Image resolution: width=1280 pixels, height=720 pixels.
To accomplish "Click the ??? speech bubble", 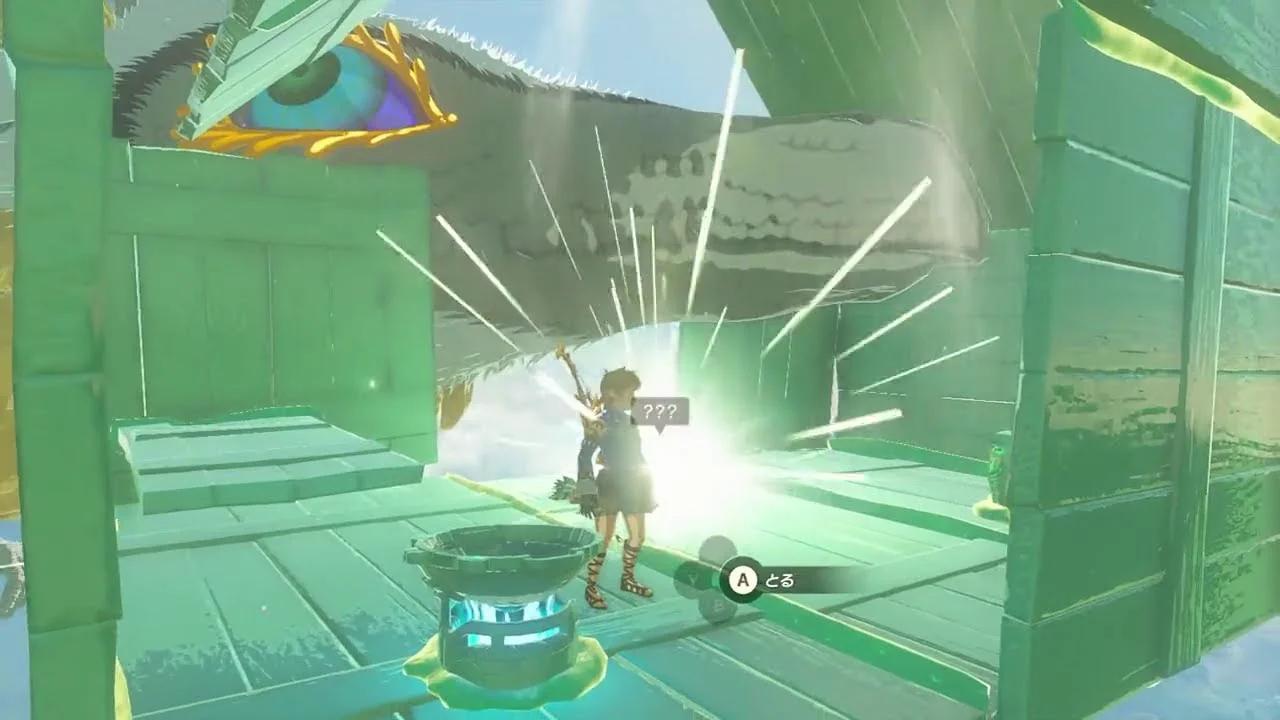I will [665, 408].
